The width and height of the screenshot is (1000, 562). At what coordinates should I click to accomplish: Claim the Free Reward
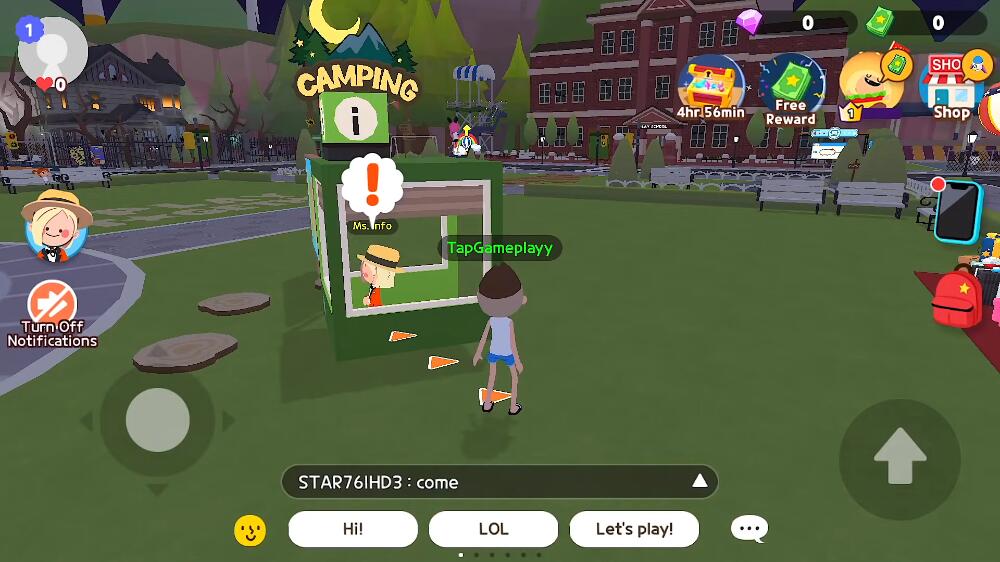pos(790,88)
